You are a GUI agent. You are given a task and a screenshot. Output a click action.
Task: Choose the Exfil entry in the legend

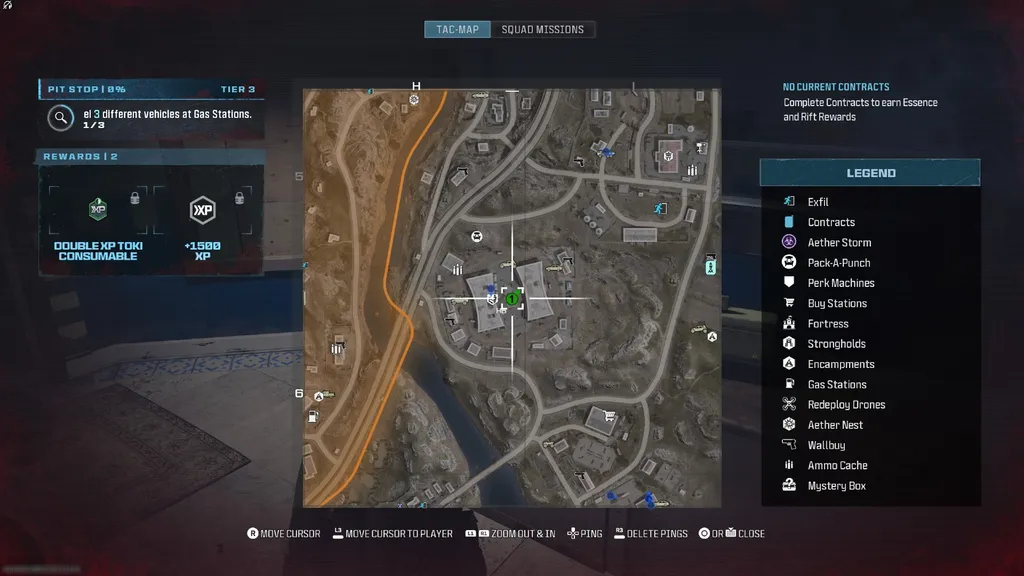click(x=818, y=202)
